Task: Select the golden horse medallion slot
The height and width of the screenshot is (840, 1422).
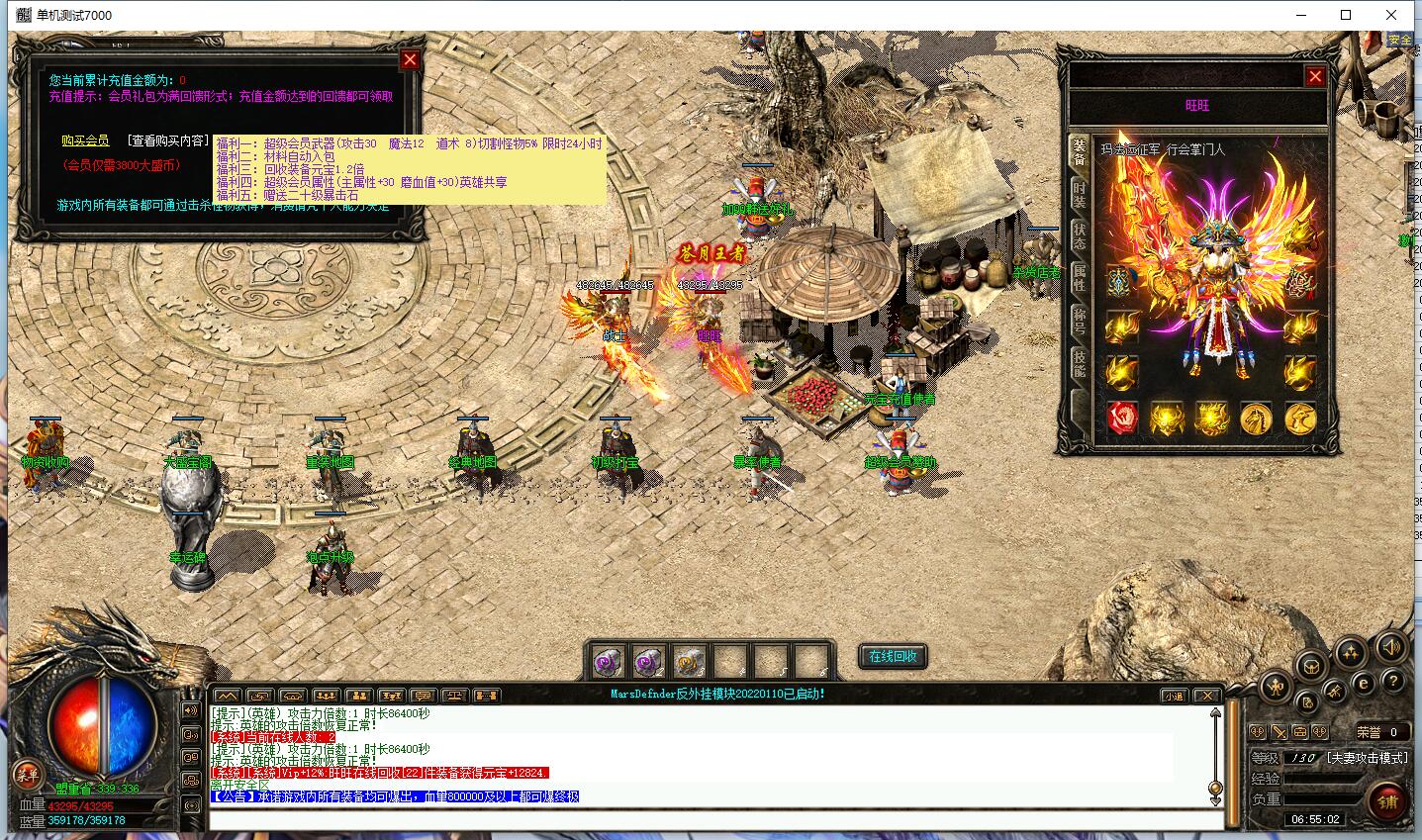Action: point(1256,419)
